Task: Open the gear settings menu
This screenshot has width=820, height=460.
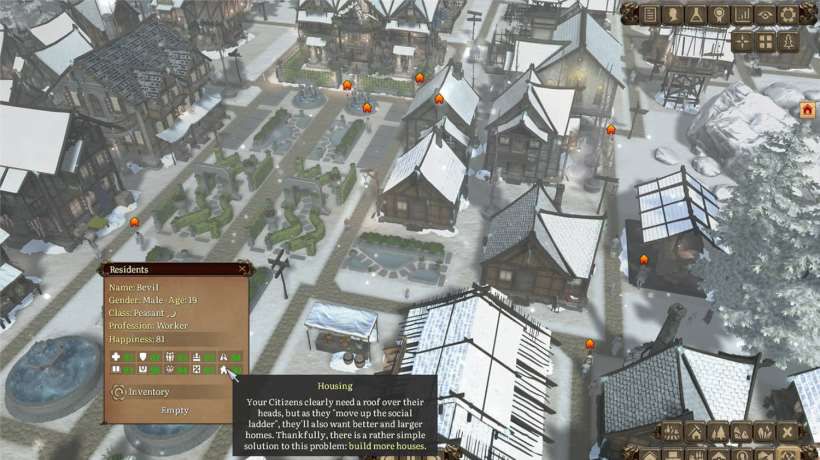Action: 788,14
